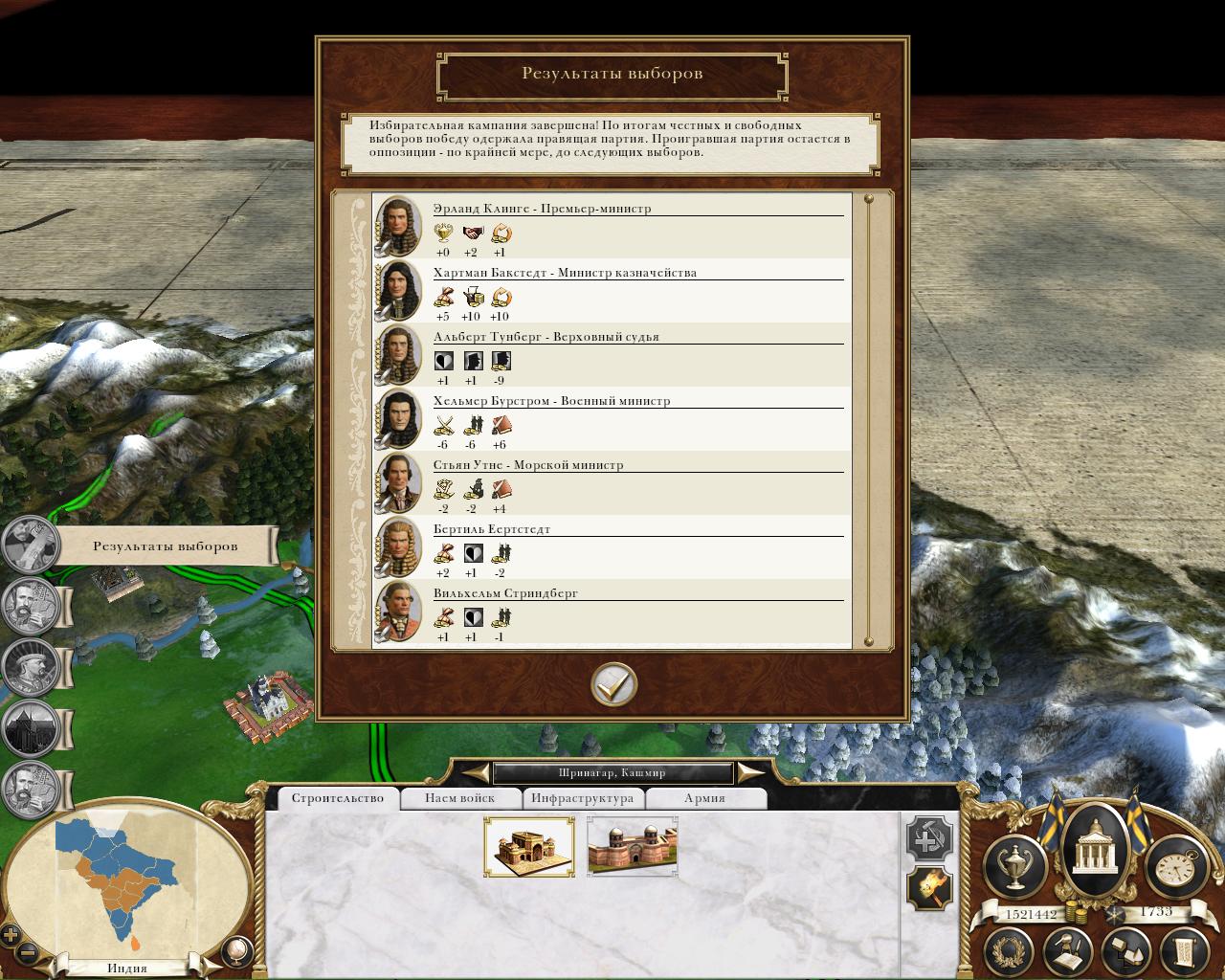Open the Наем войск tab

point(460,798)
